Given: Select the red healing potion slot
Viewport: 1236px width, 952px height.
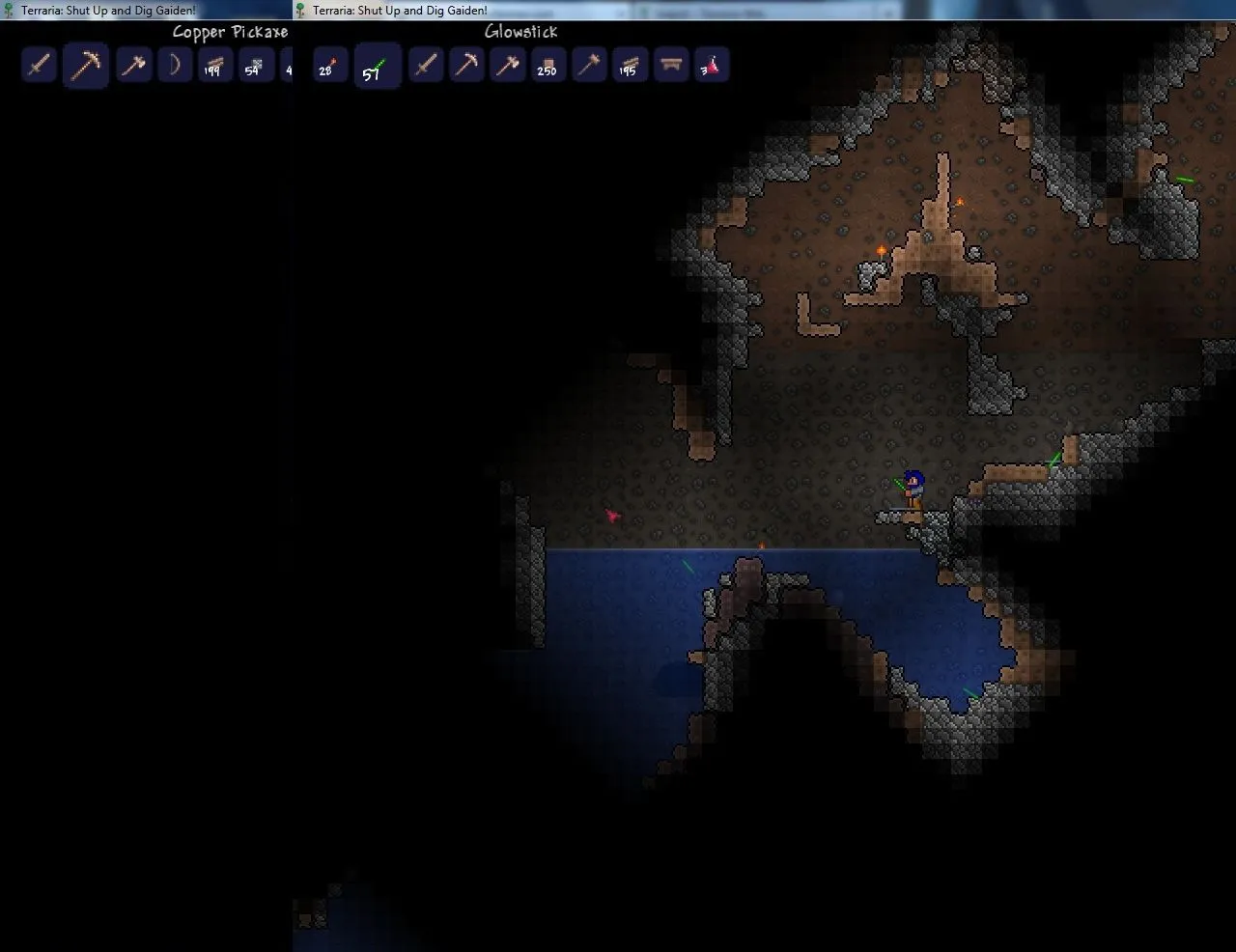Looking at the screenshot, I should click(711, 66).
